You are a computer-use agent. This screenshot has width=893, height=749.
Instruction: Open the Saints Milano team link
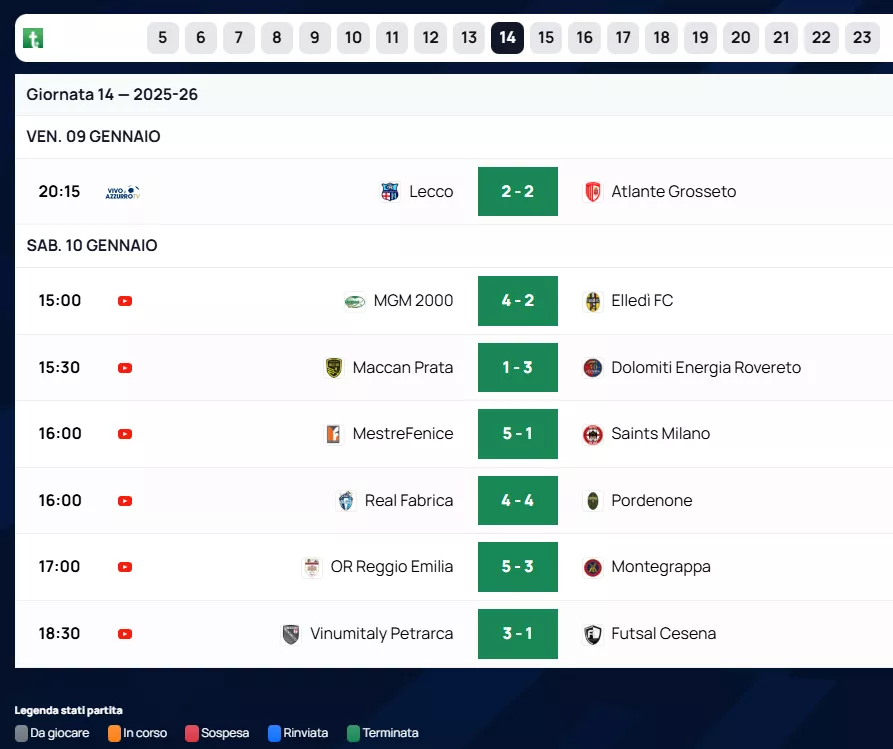click(660, 434)
